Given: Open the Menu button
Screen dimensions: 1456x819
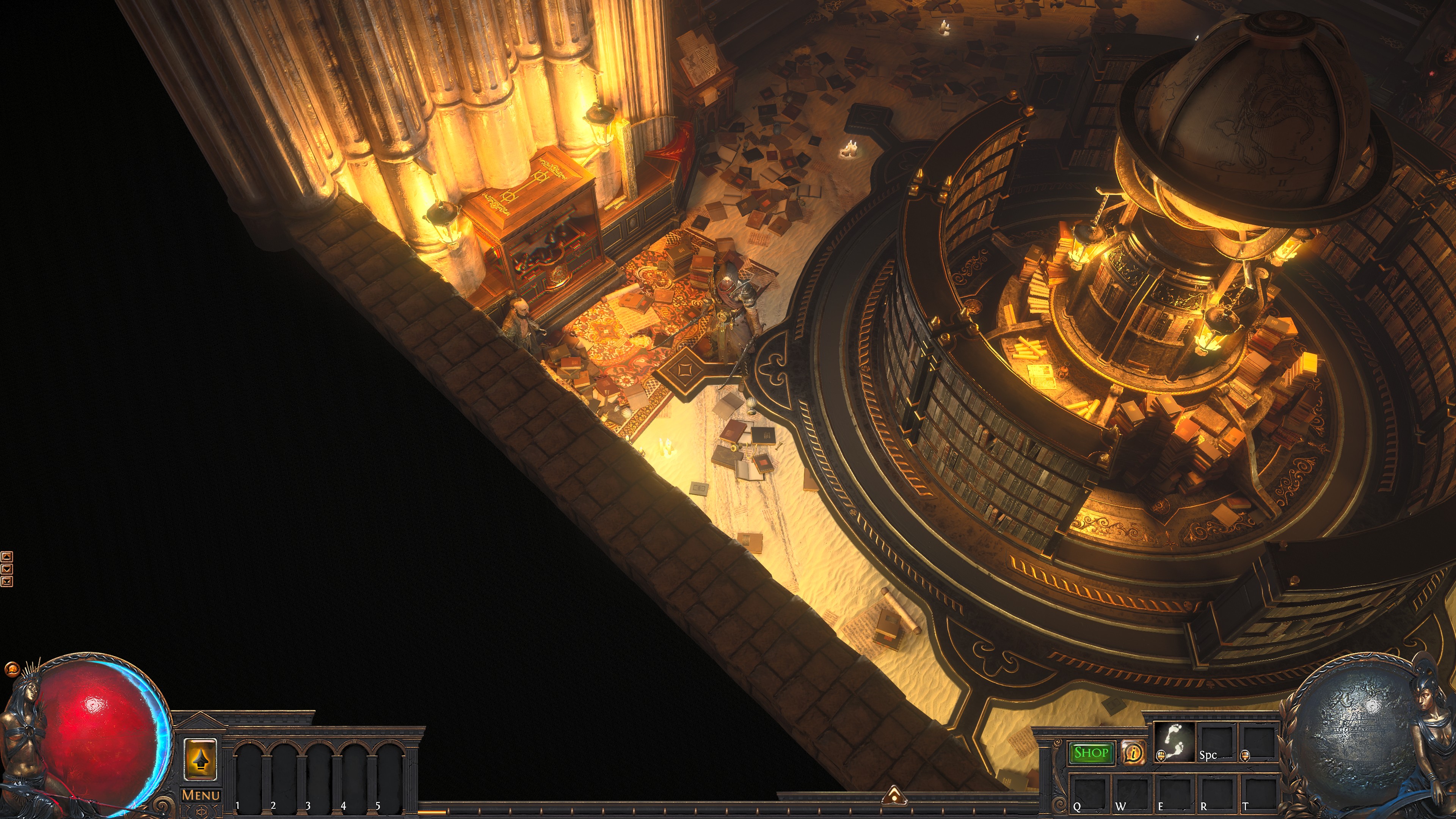Looking at the screenshot, I should pyautogui.click(x=201, y=795).
